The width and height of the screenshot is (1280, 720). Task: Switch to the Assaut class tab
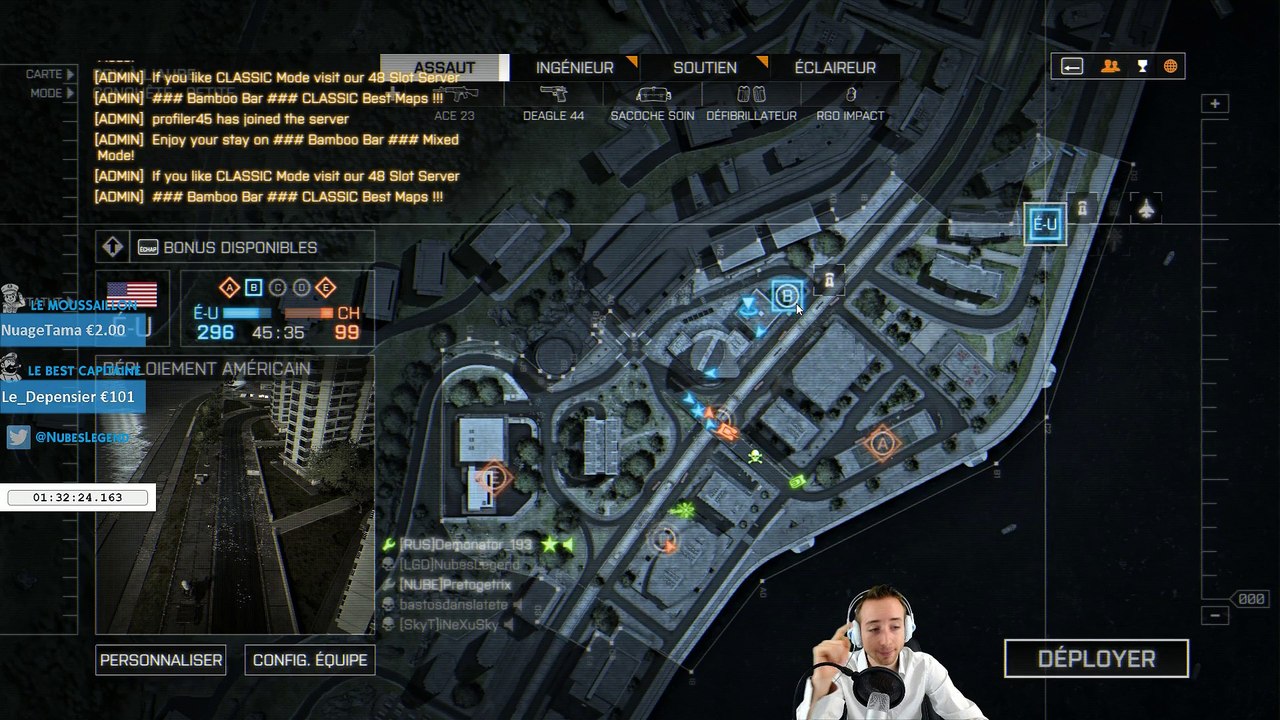(x=445, y=68)
